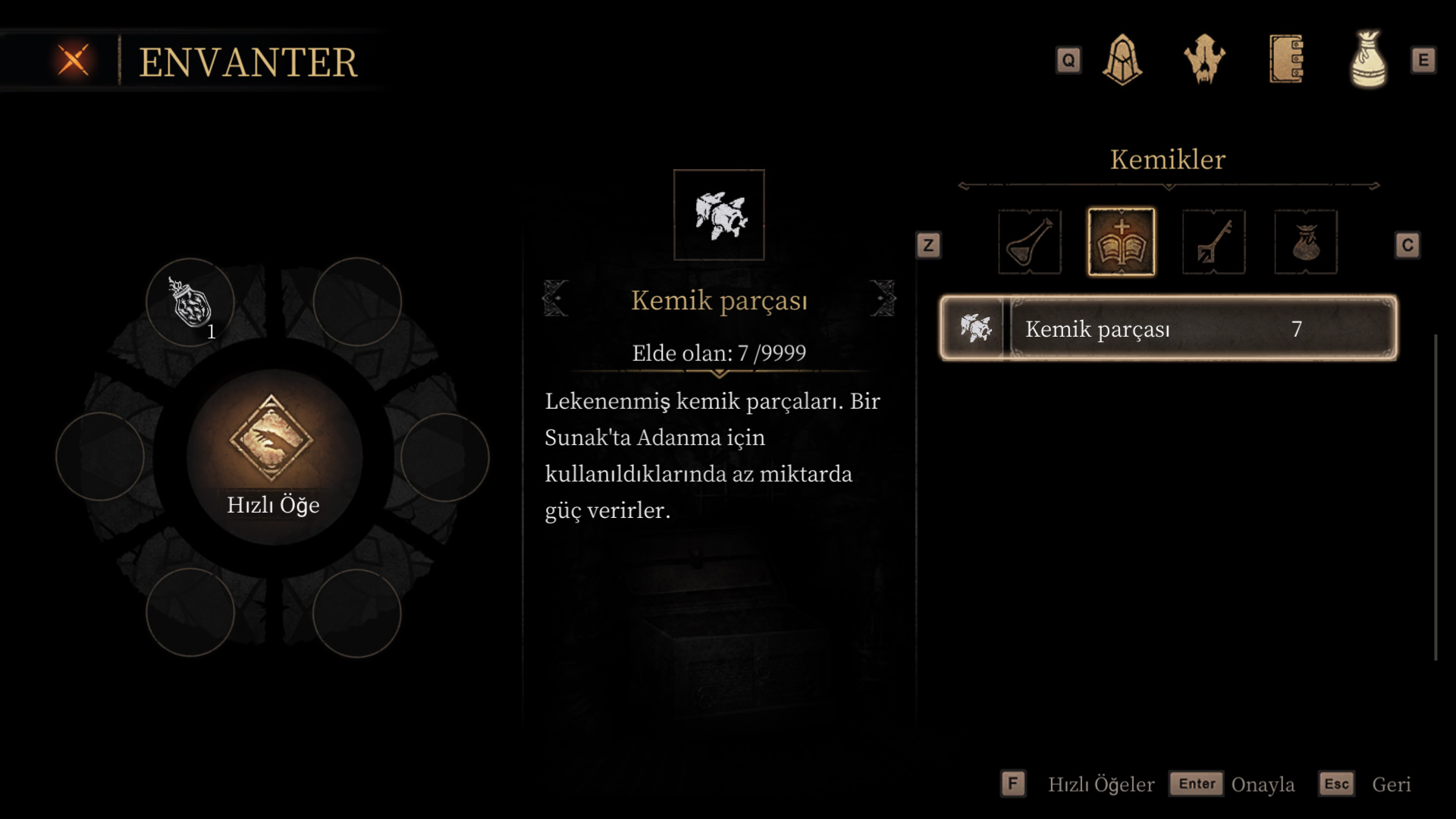Screen dimensions: 1456x819
Task: Click the Onayla confirm button
Action: click(1233, 784)
